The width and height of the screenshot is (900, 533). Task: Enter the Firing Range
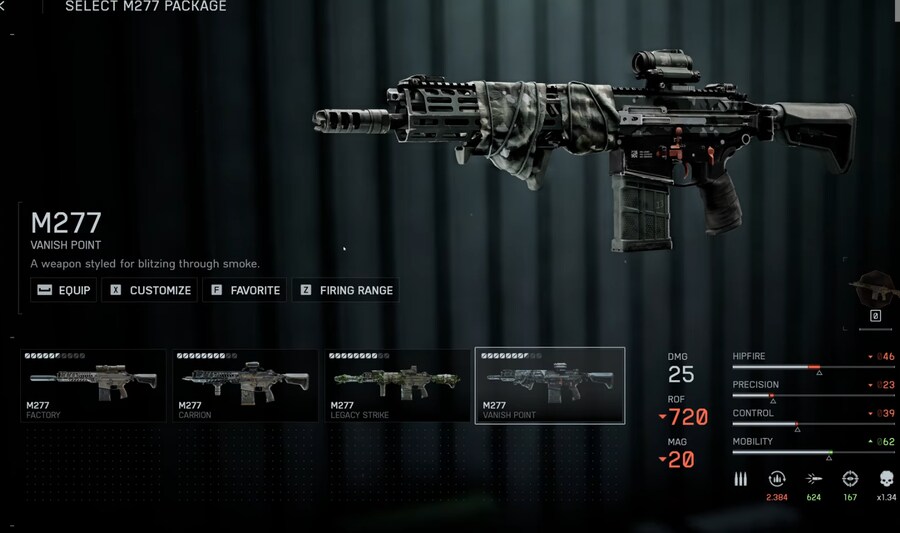point(345,290)
